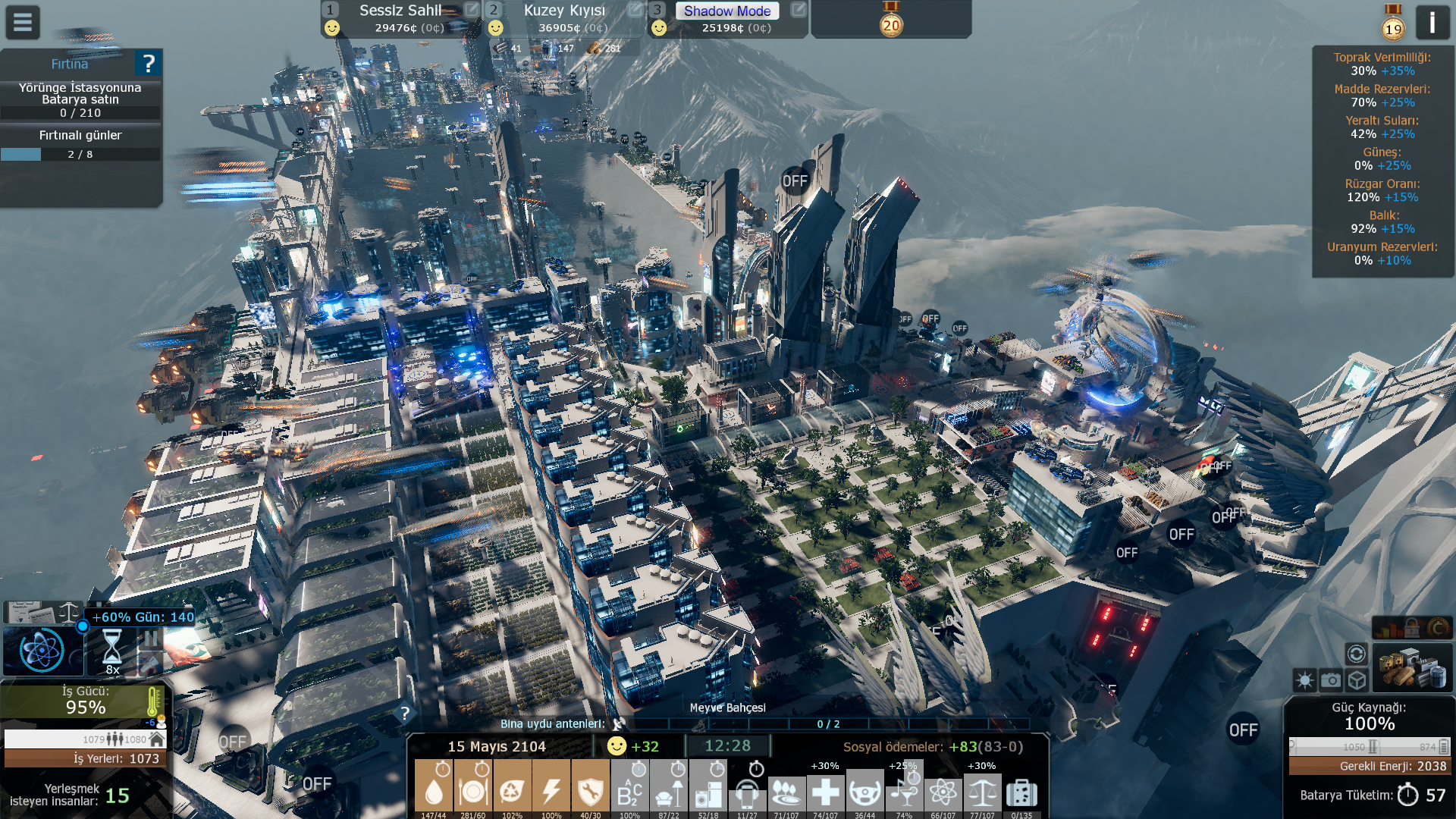Select the suitcase icon in the needs bar

coord(1021,792)
